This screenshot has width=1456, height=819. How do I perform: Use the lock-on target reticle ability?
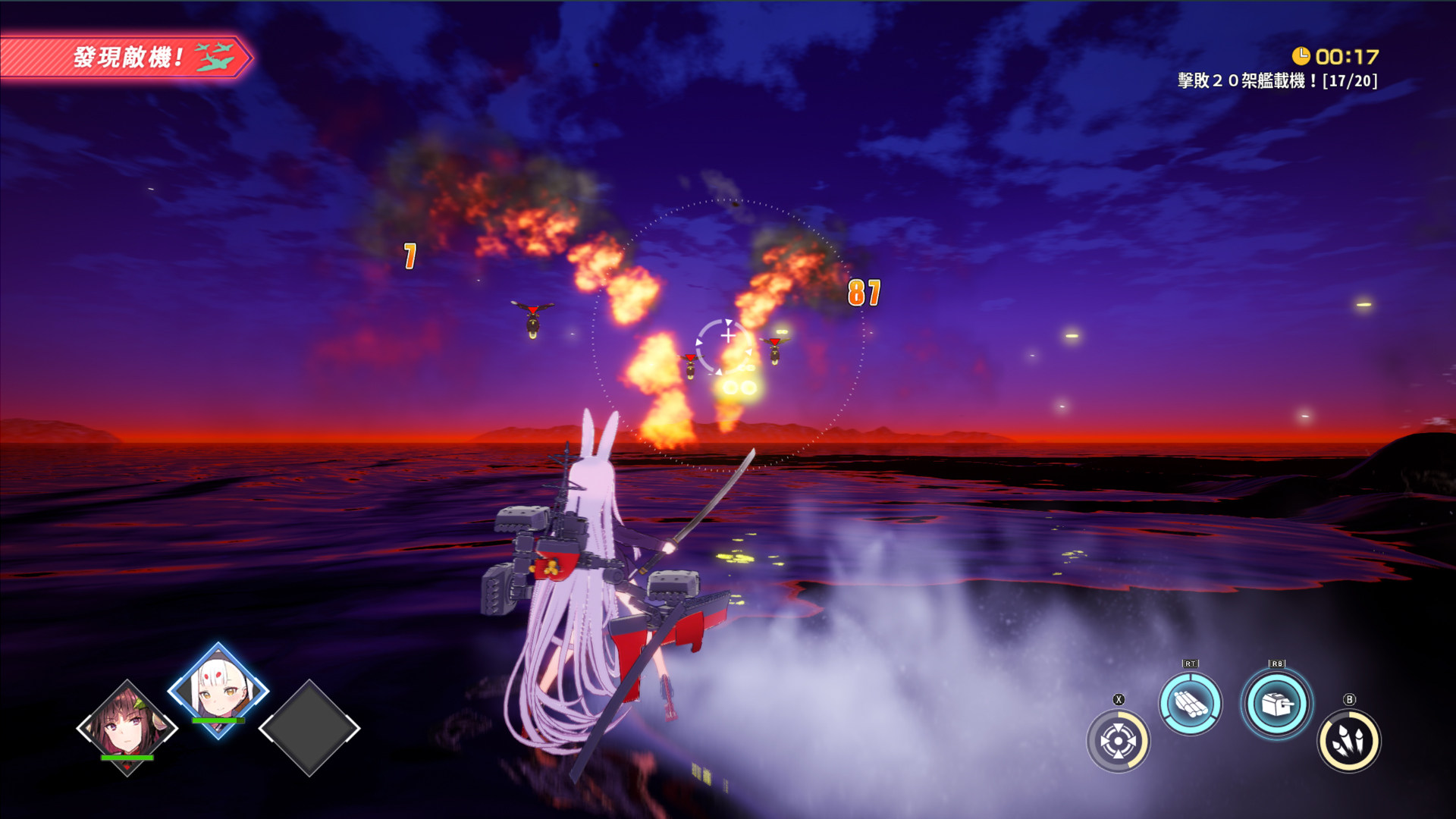coord(1118,741)
